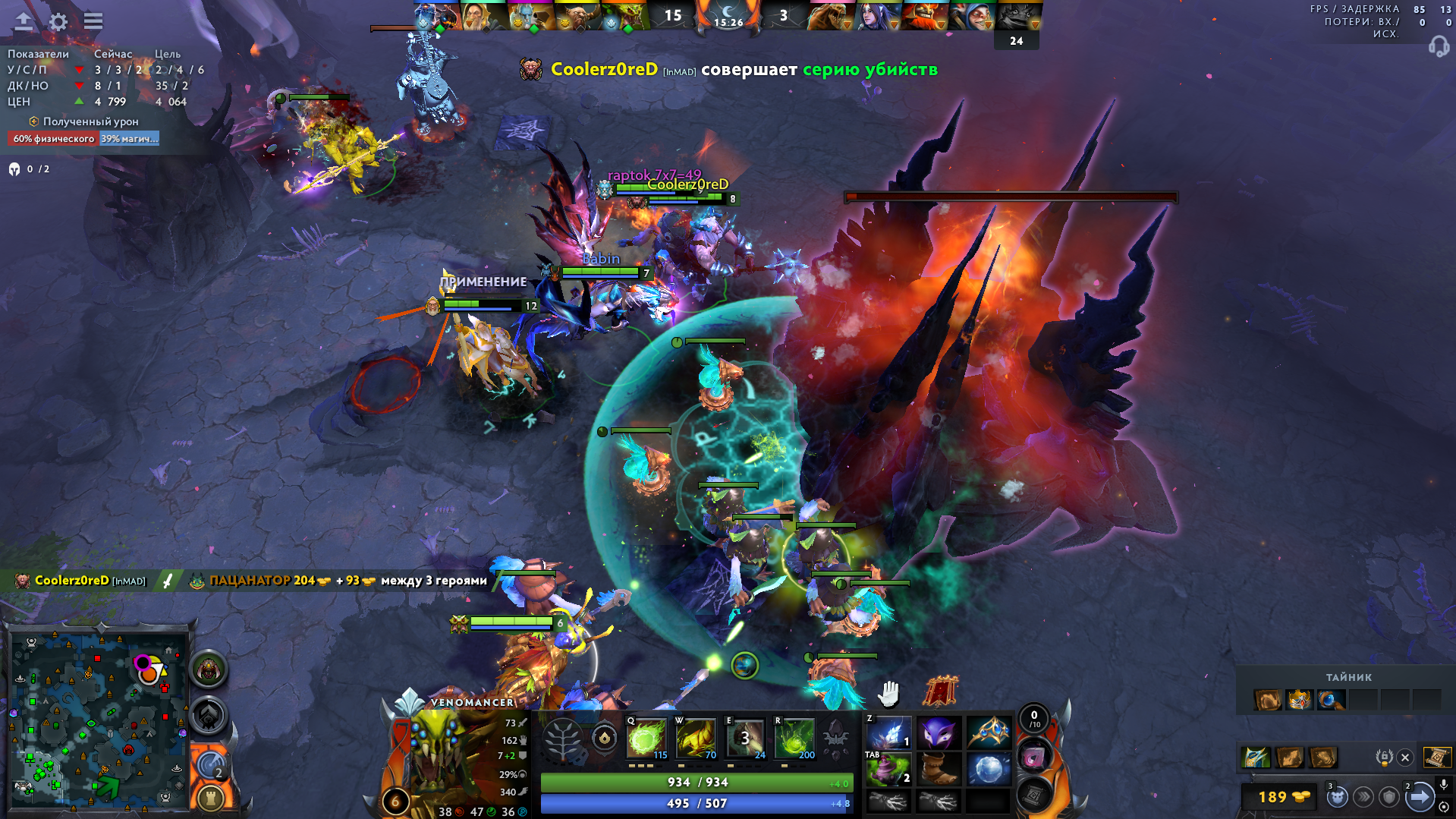Image resolution: width=1456 pixels, height=819 pixels.
Task: Cast the Poison Nova ultimate
Action: pyautogui.click(x=794, y=738)
